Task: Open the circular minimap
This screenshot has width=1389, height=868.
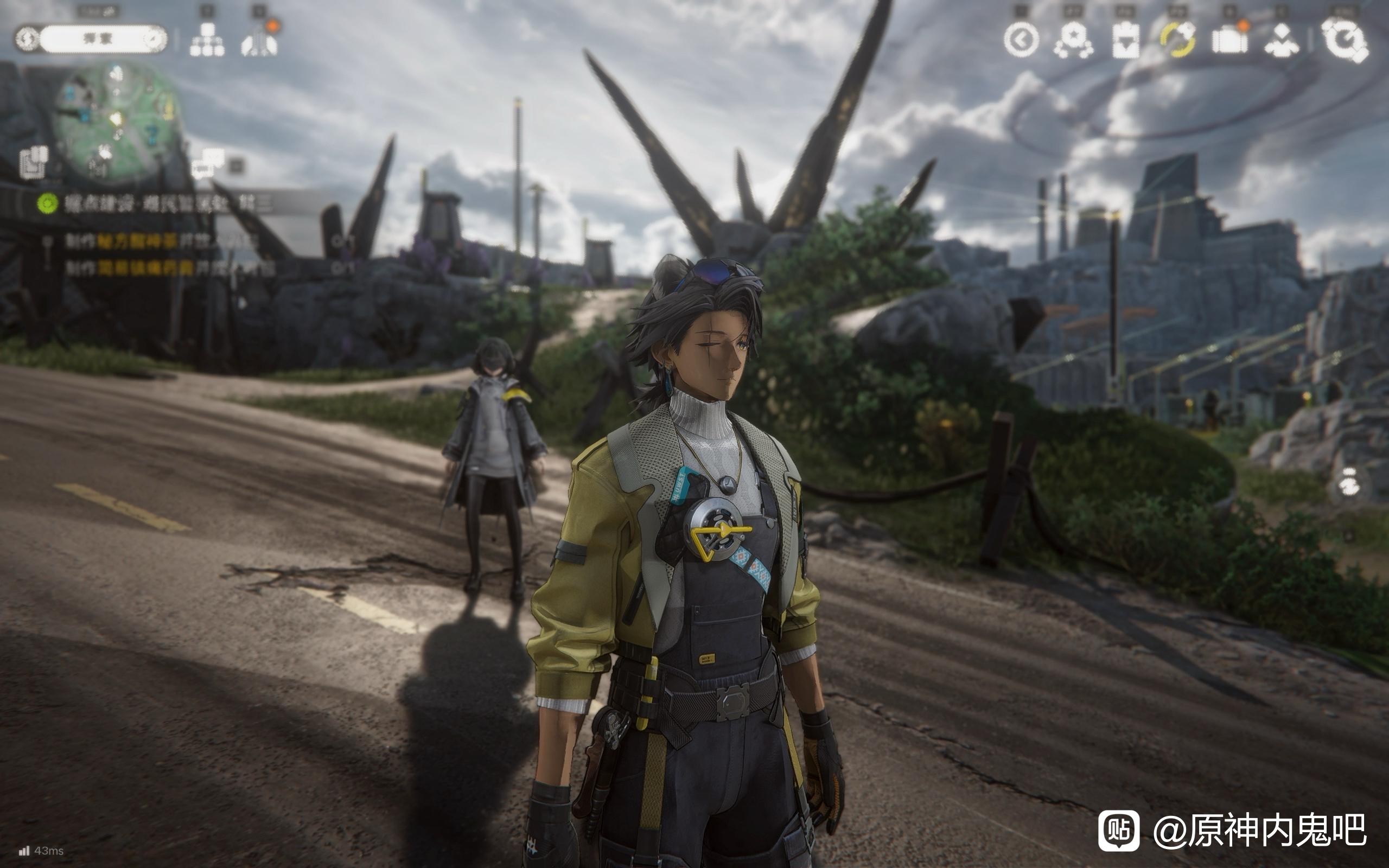Action: click(x=117, y=121)
